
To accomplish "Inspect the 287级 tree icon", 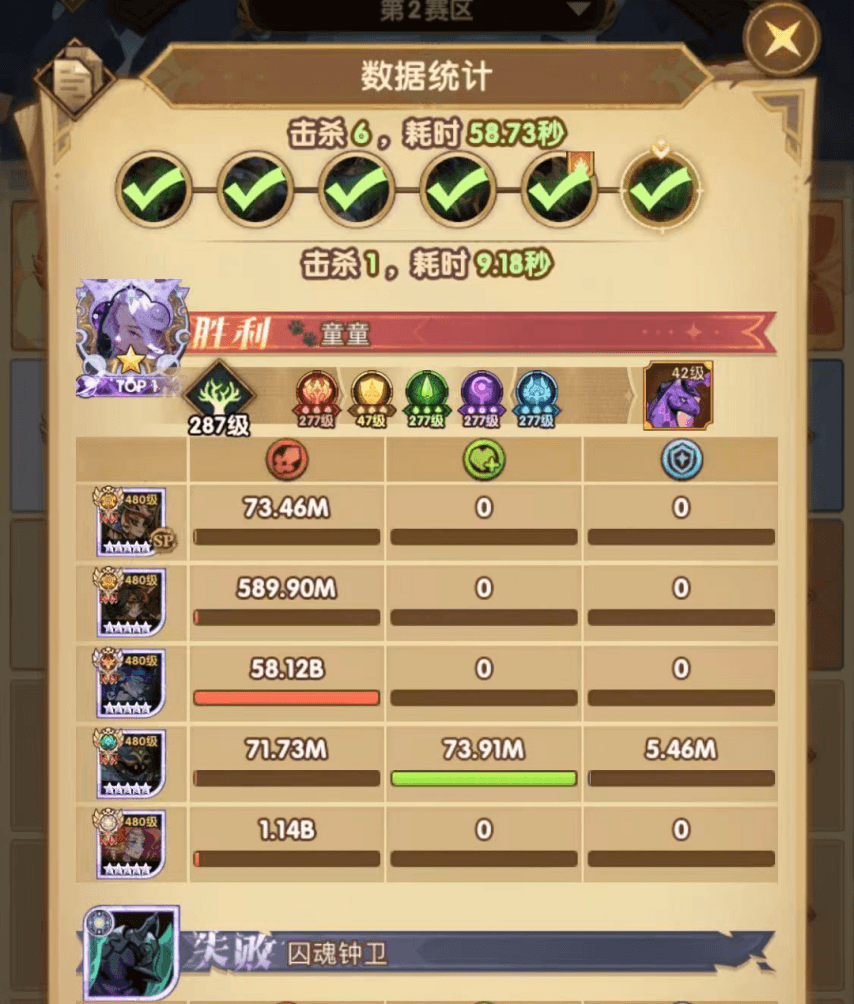I will coord(217,392).
